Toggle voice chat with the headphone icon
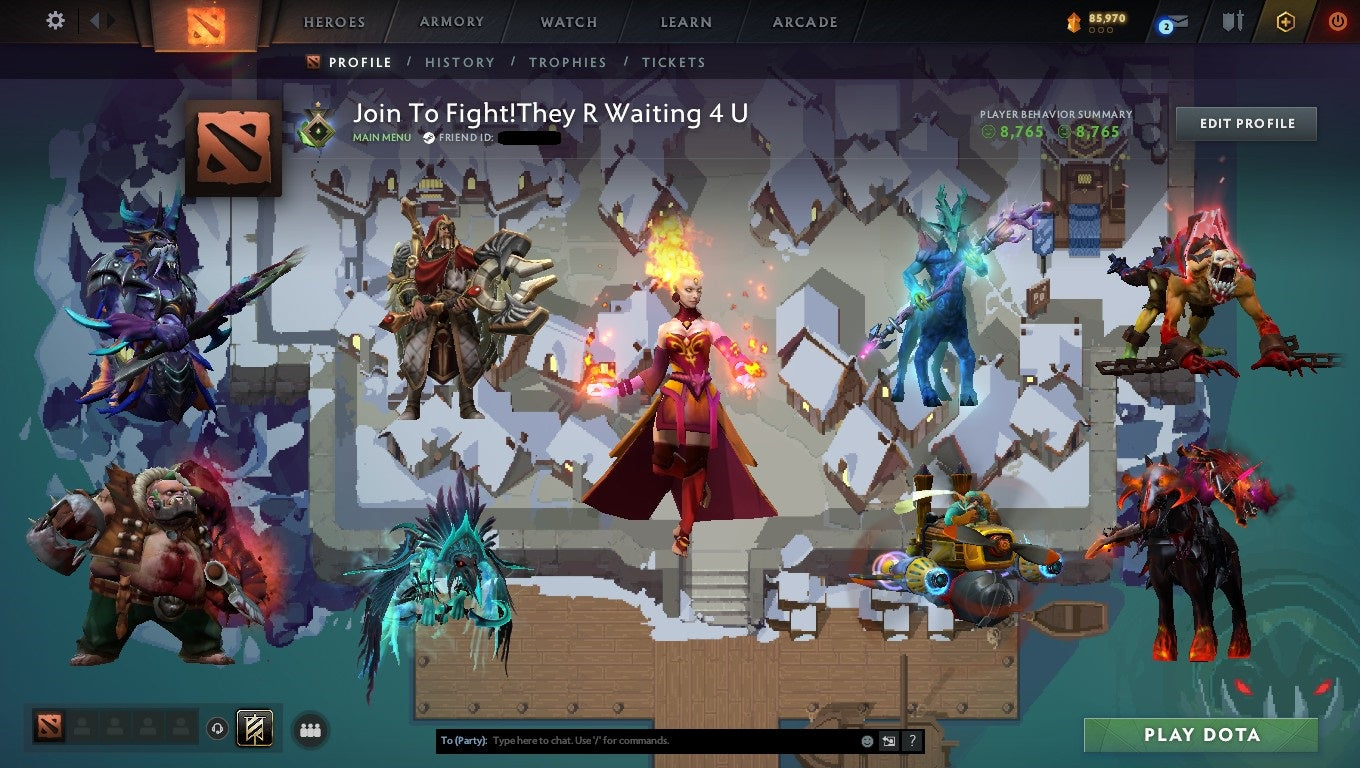Screen dimensions: 1360x768 (x=217, y=729)
